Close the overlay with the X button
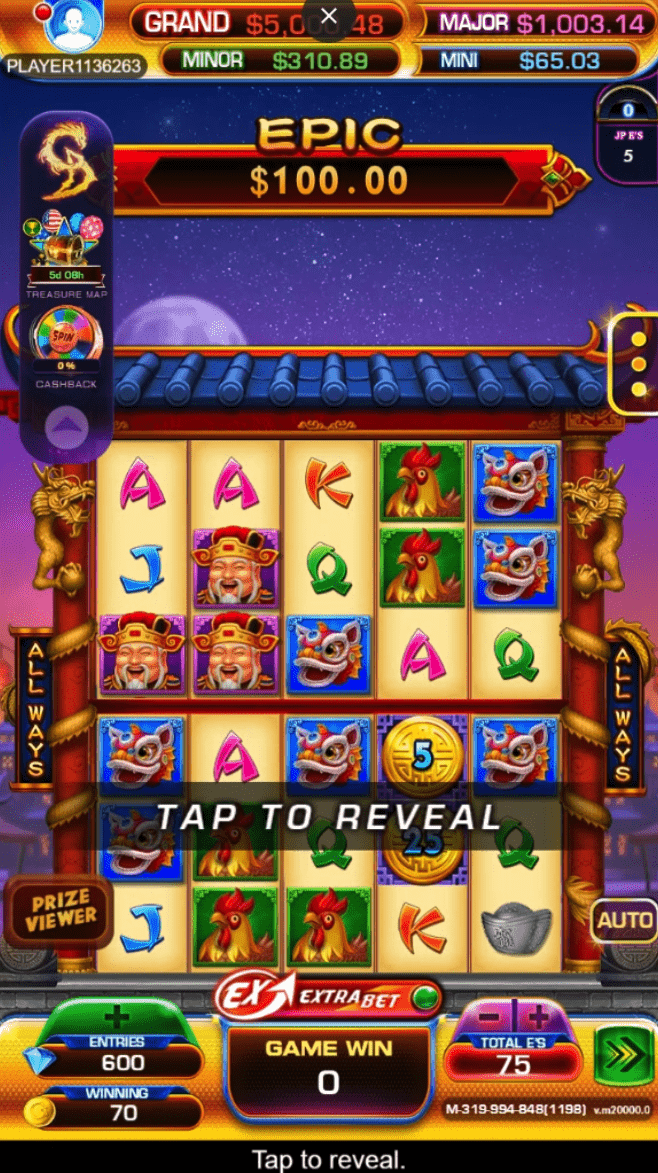 [x=329, y=17]
